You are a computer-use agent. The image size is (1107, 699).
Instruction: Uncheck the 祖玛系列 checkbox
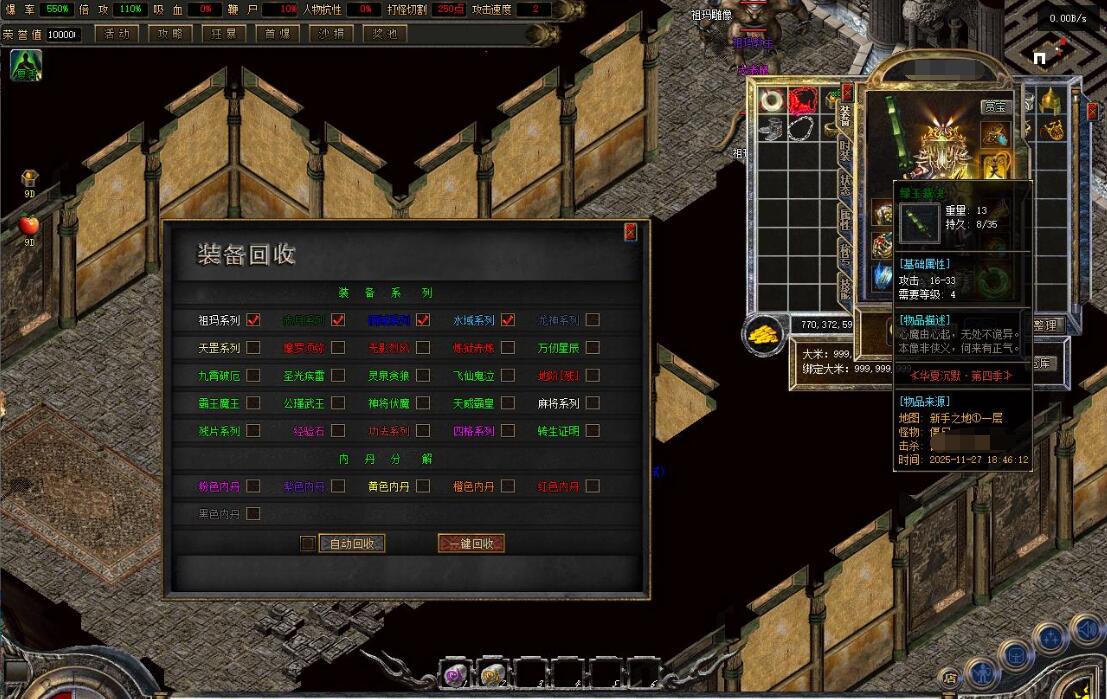click(253, 320)
